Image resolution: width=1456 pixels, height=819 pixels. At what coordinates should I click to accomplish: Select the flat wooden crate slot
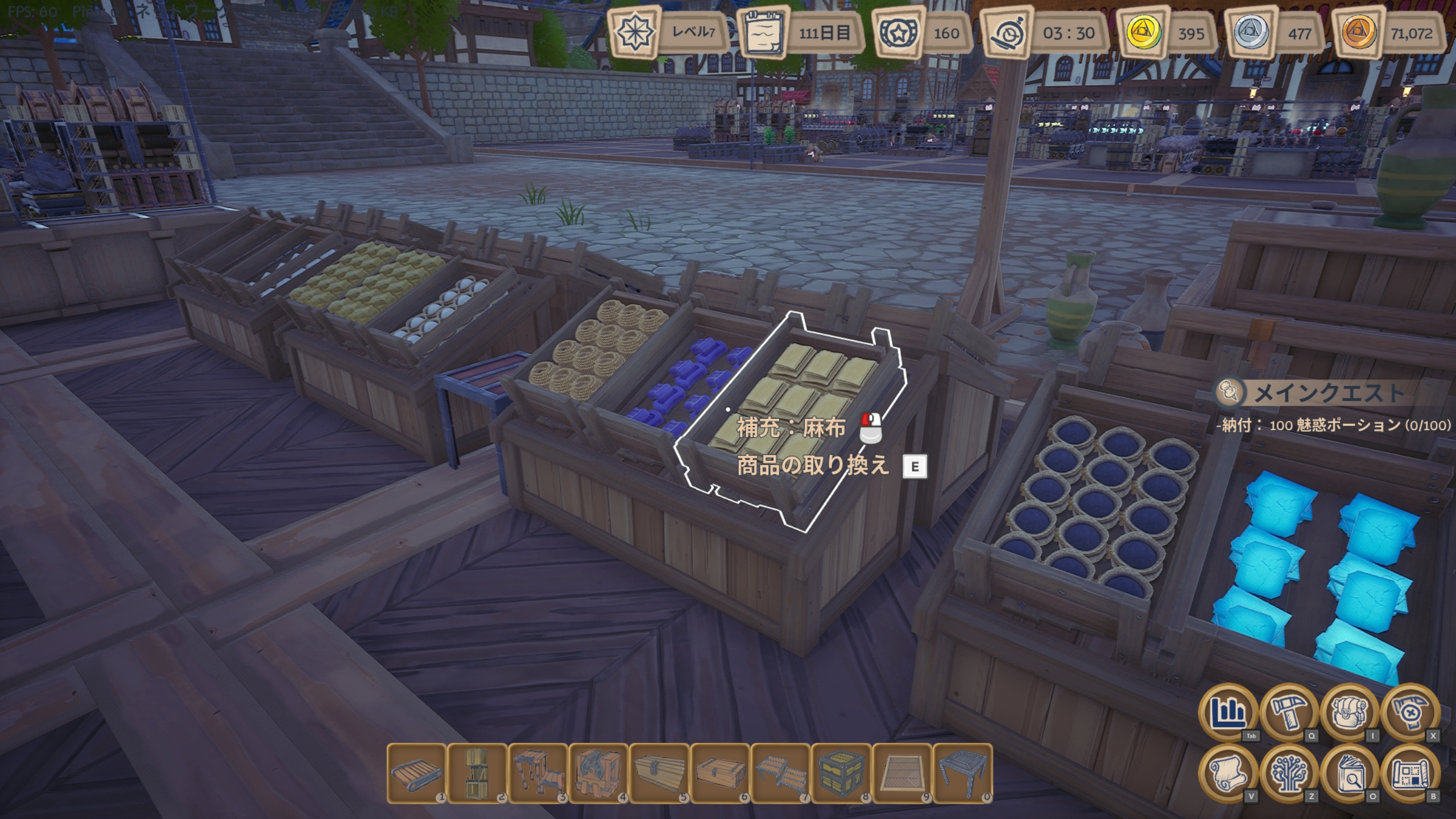click(x=721, y=773)
